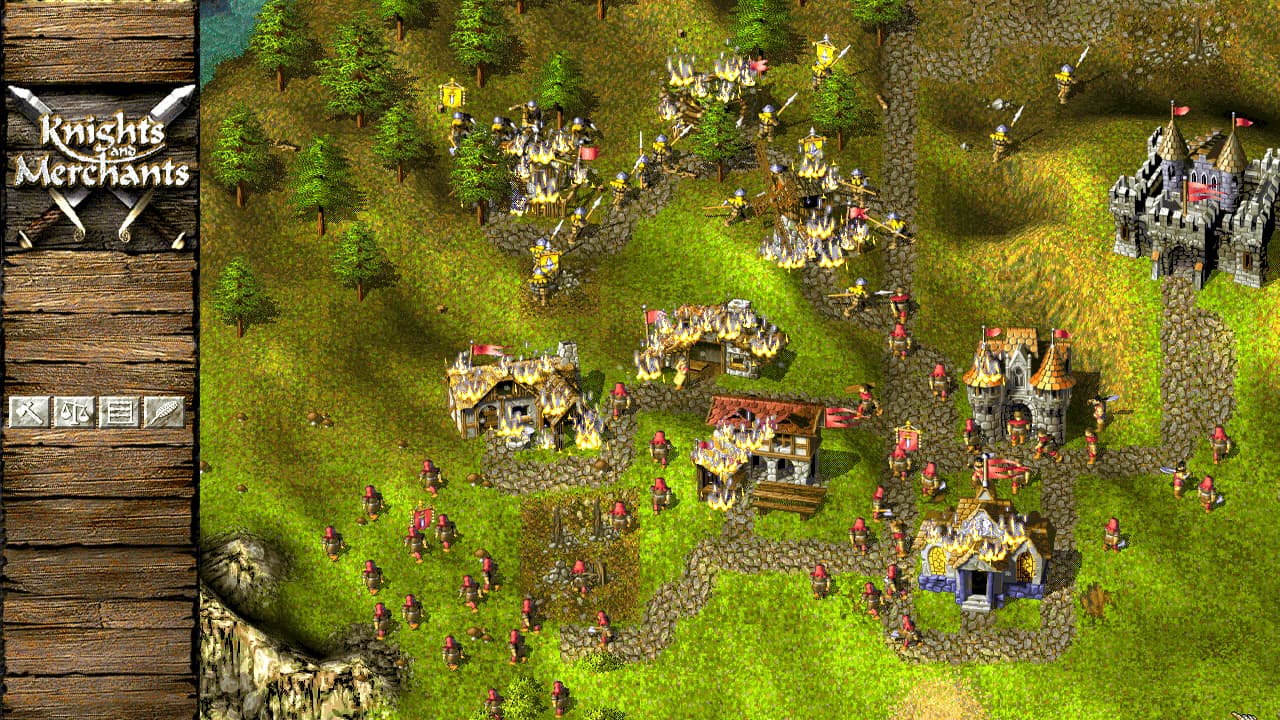The width and height of the screenshot is (1280, 720).
Task: Click the red flag on the orange-roofed tower
Action: pos(992,330)
